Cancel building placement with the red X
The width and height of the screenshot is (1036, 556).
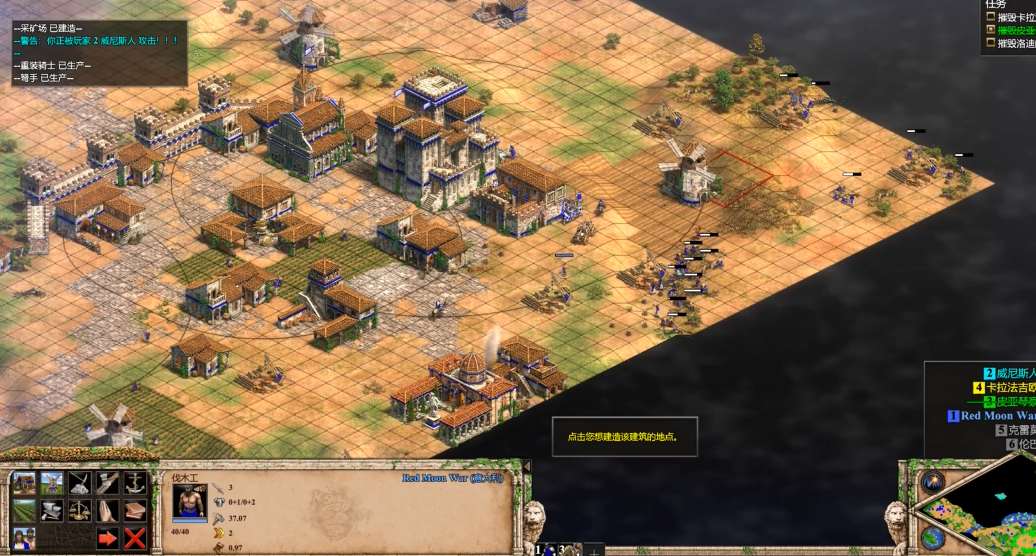click(134, 539)
